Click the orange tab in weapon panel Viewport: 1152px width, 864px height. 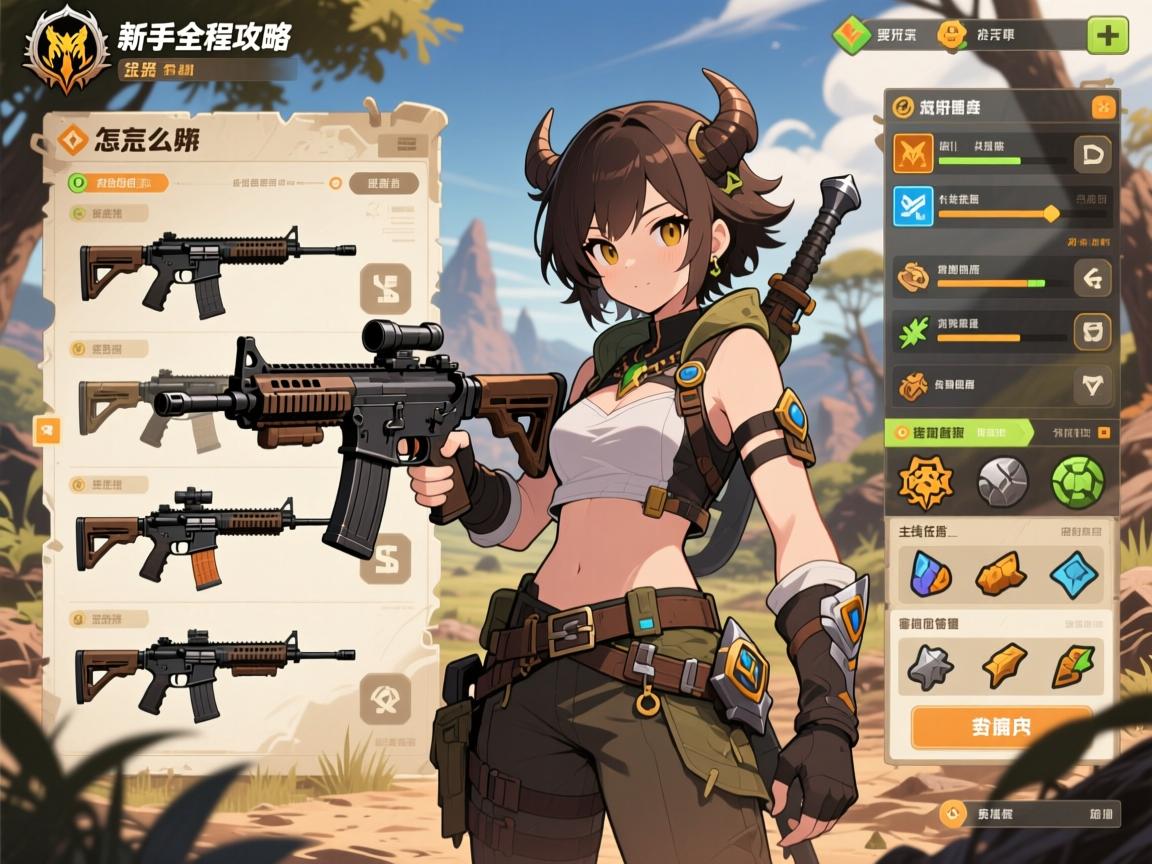(x=118, y=183)
